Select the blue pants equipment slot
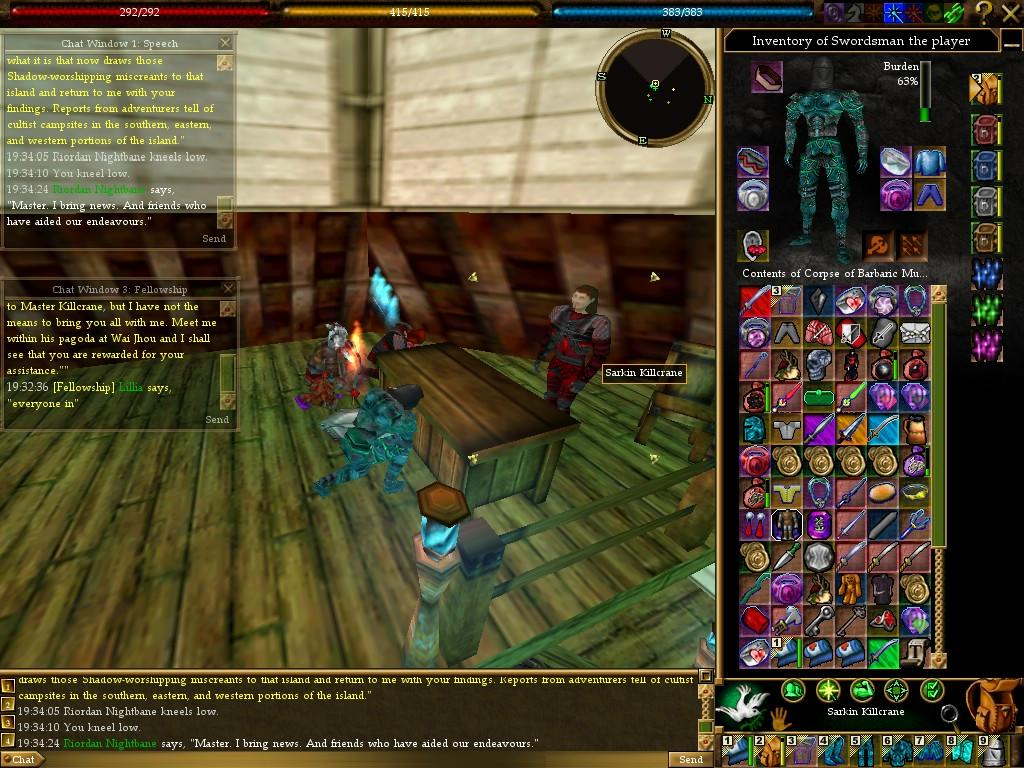 [930, 194]
